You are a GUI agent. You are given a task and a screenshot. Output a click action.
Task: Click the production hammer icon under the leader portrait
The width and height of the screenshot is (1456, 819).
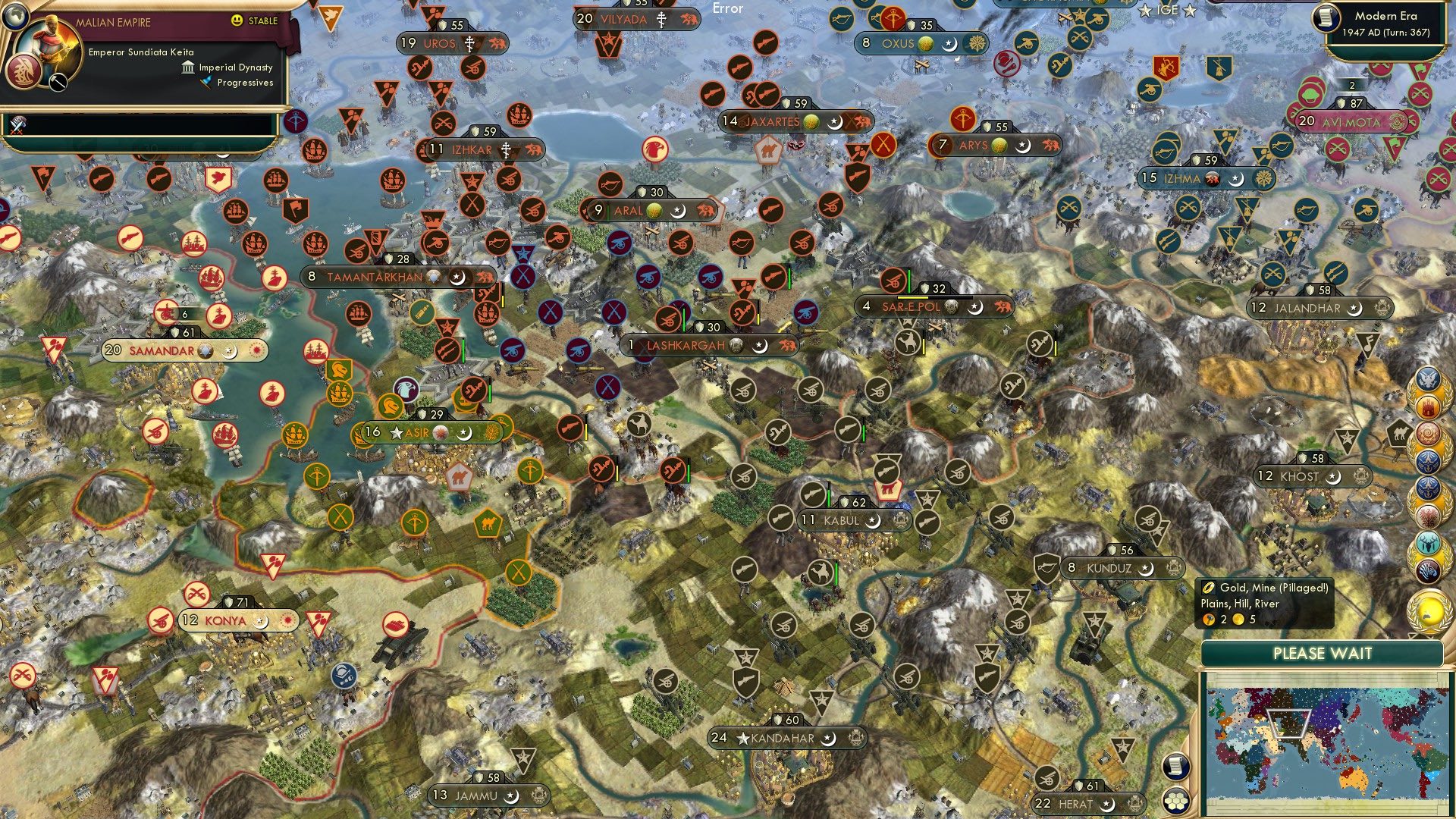coord(58,80)
